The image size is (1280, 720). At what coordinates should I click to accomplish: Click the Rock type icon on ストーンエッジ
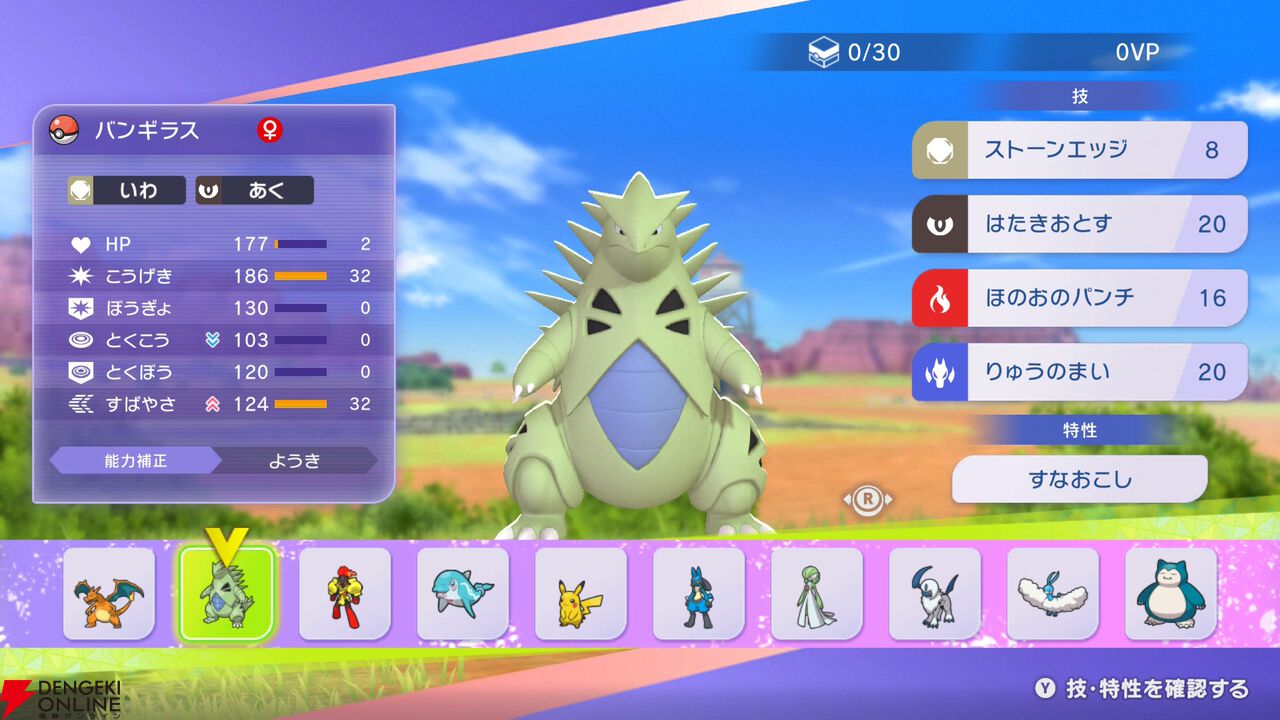click(x=940, y=149)
